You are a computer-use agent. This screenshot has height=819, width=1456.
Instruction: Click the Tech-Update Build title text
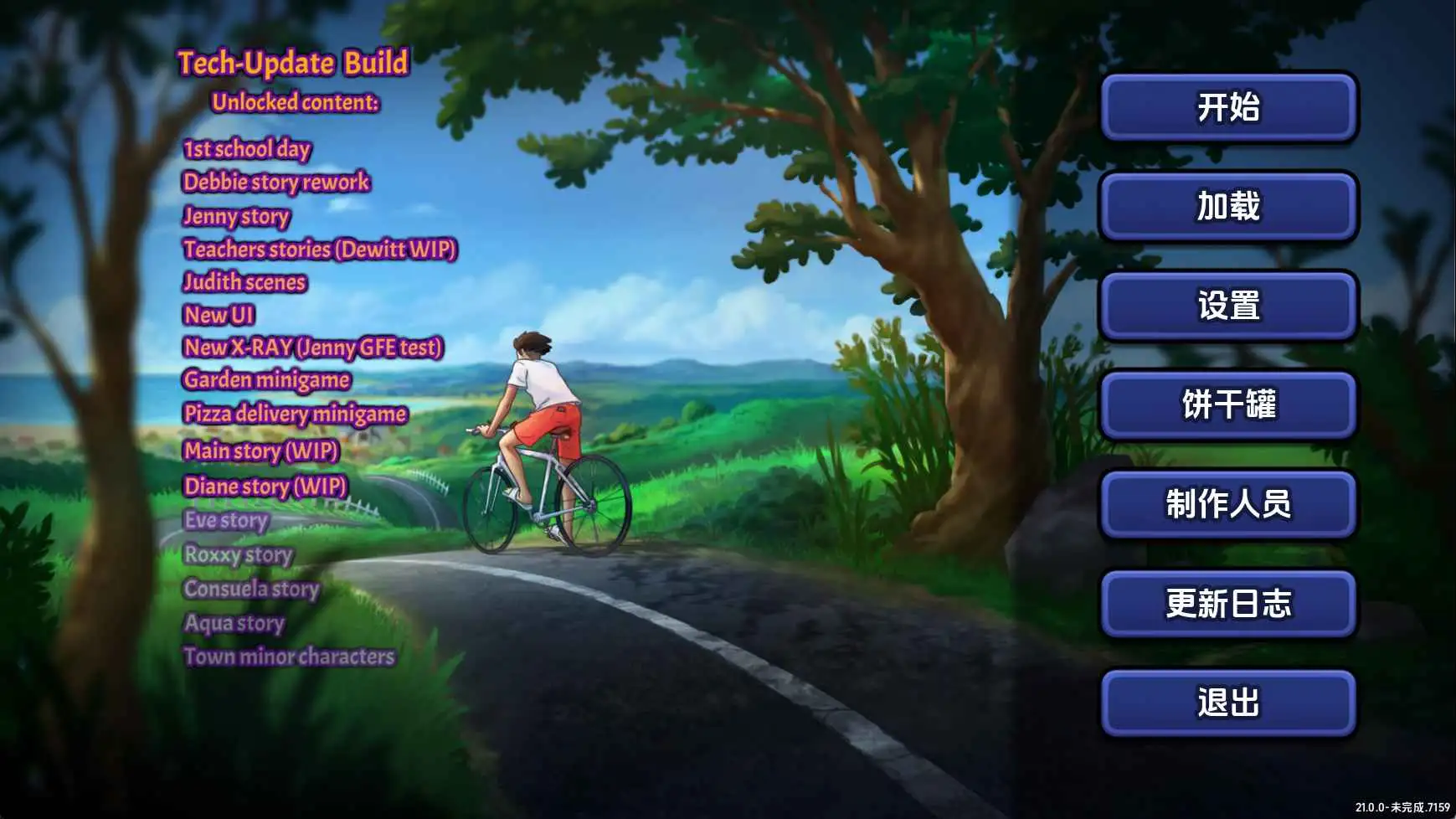pos(292,62)
